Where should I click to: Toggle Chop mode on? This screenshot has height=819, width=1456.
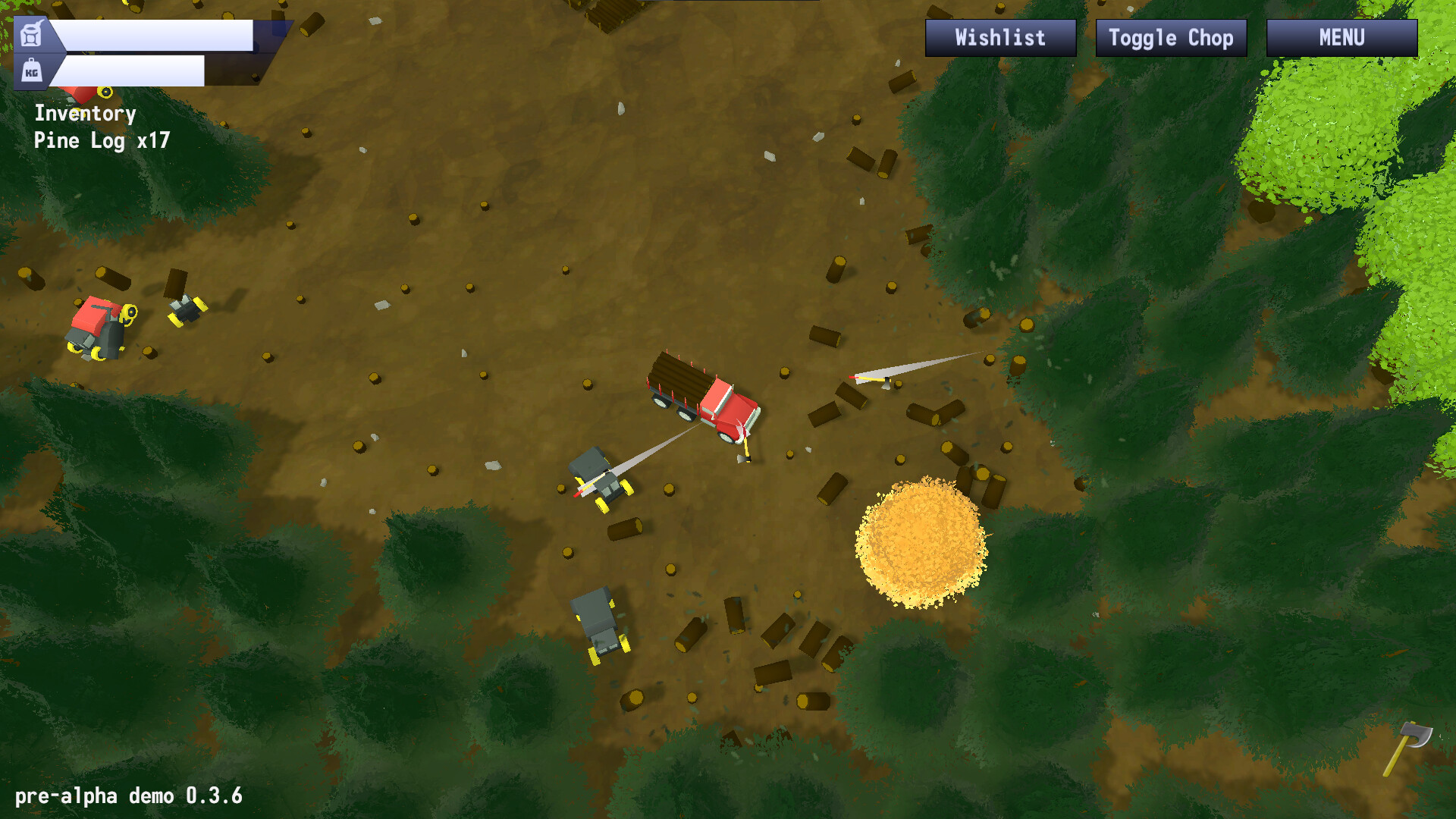coord(1170,37)
